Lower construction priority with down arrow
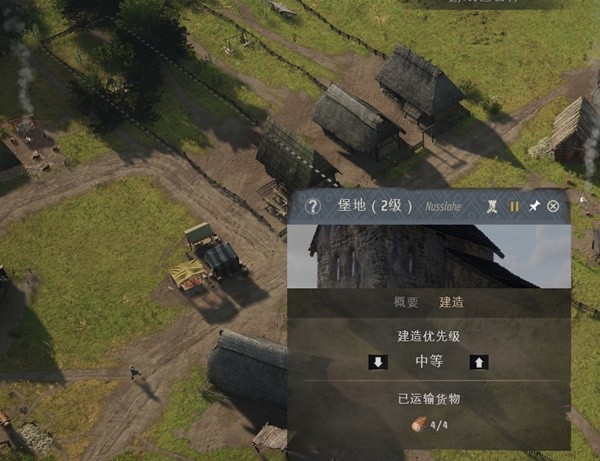Image resolution: width=600 pixels, height=461 pixels. click(x=377, y=362)
